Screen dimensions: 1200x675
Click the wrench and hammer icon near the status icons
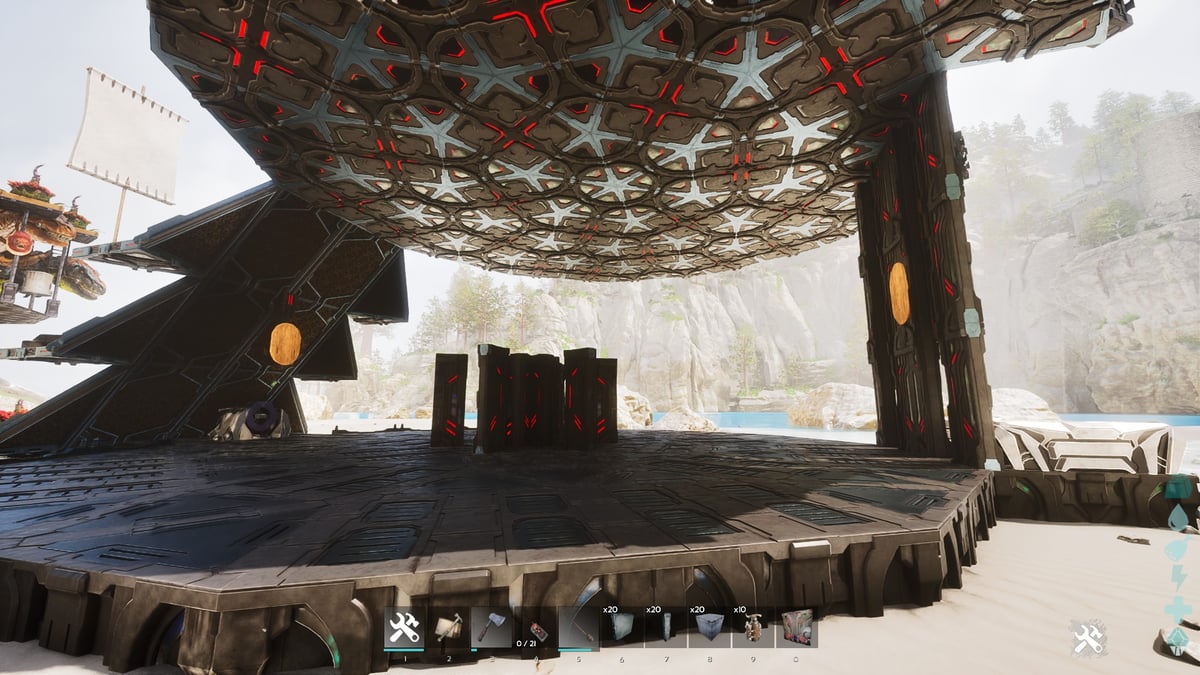pyautogui.click(x=1089, y=638)
